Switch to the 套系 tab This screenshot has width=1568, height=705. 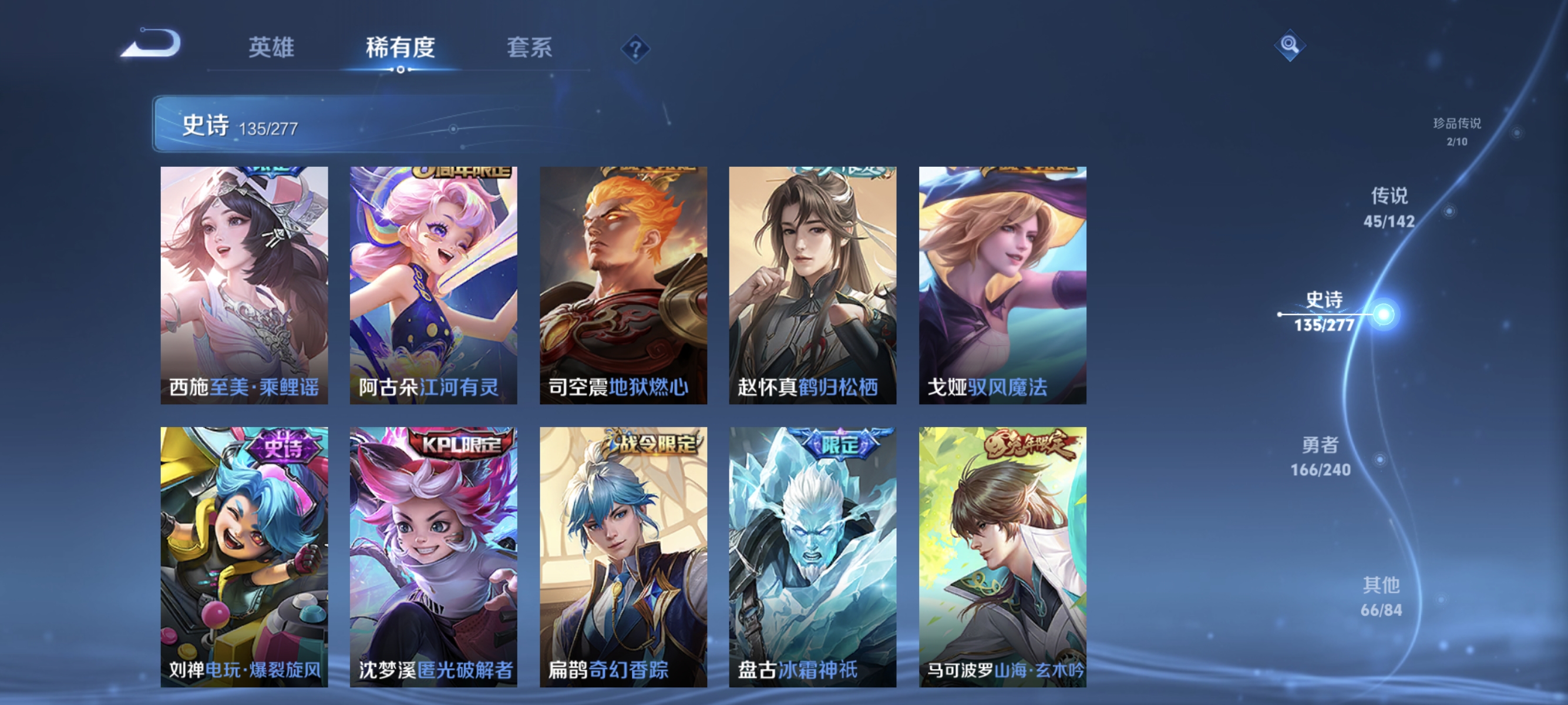pos(530,49)
